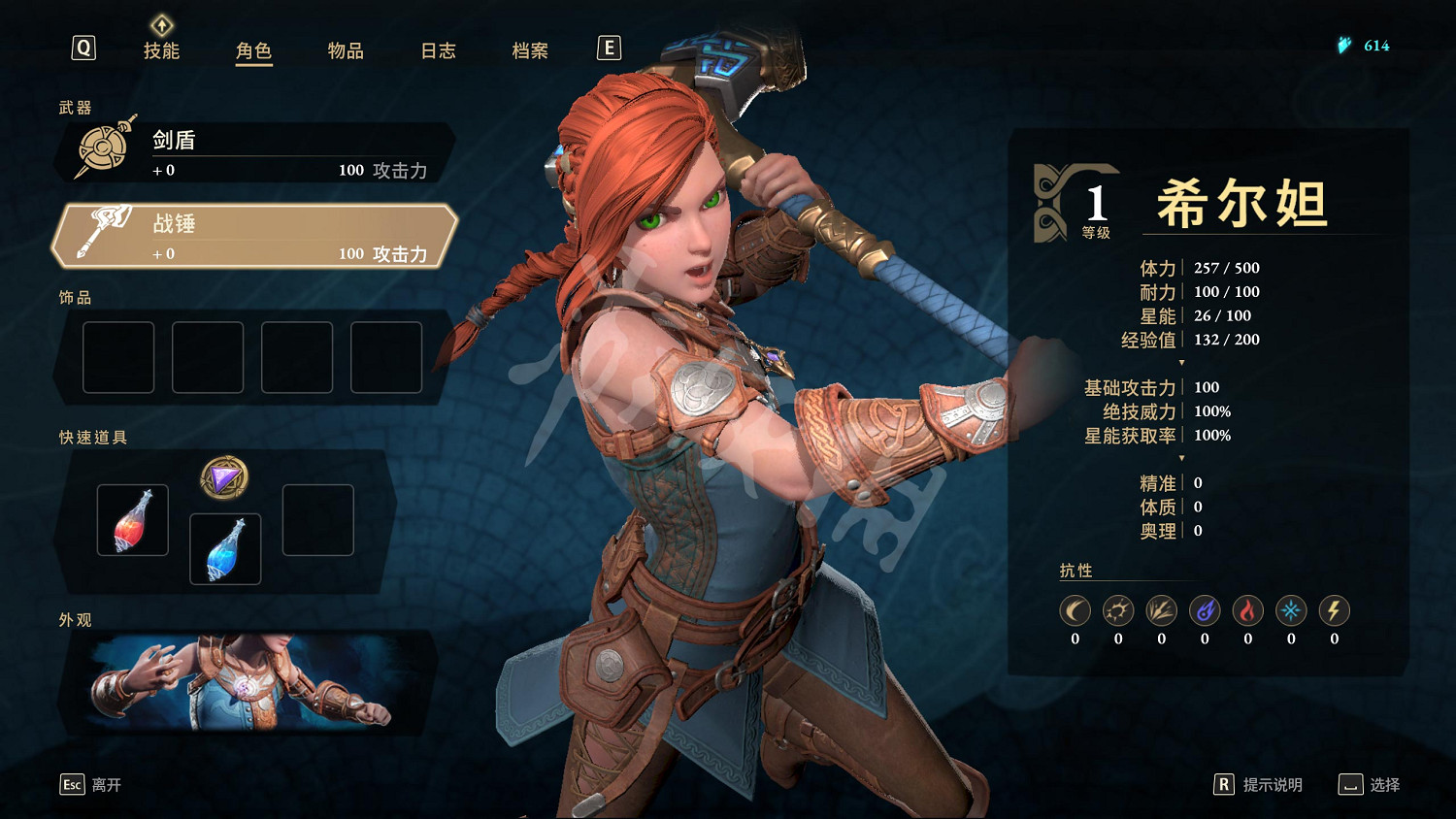Select the 剑盾 weapon icon
Image resolution: width=1456 pixels, height=819 pixels.
(100, 147)
